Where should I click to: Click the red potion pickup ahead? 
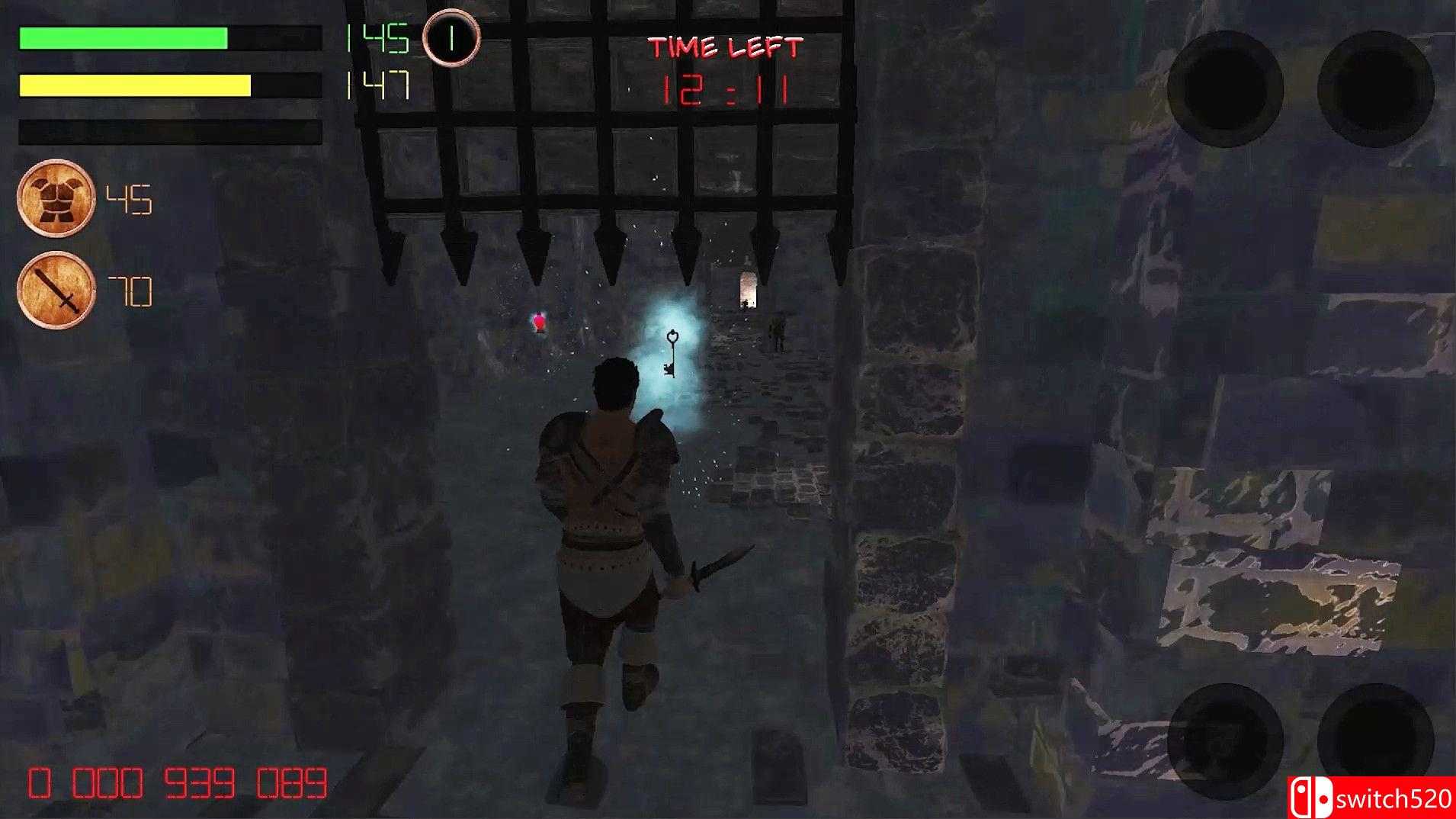(538, 323)
